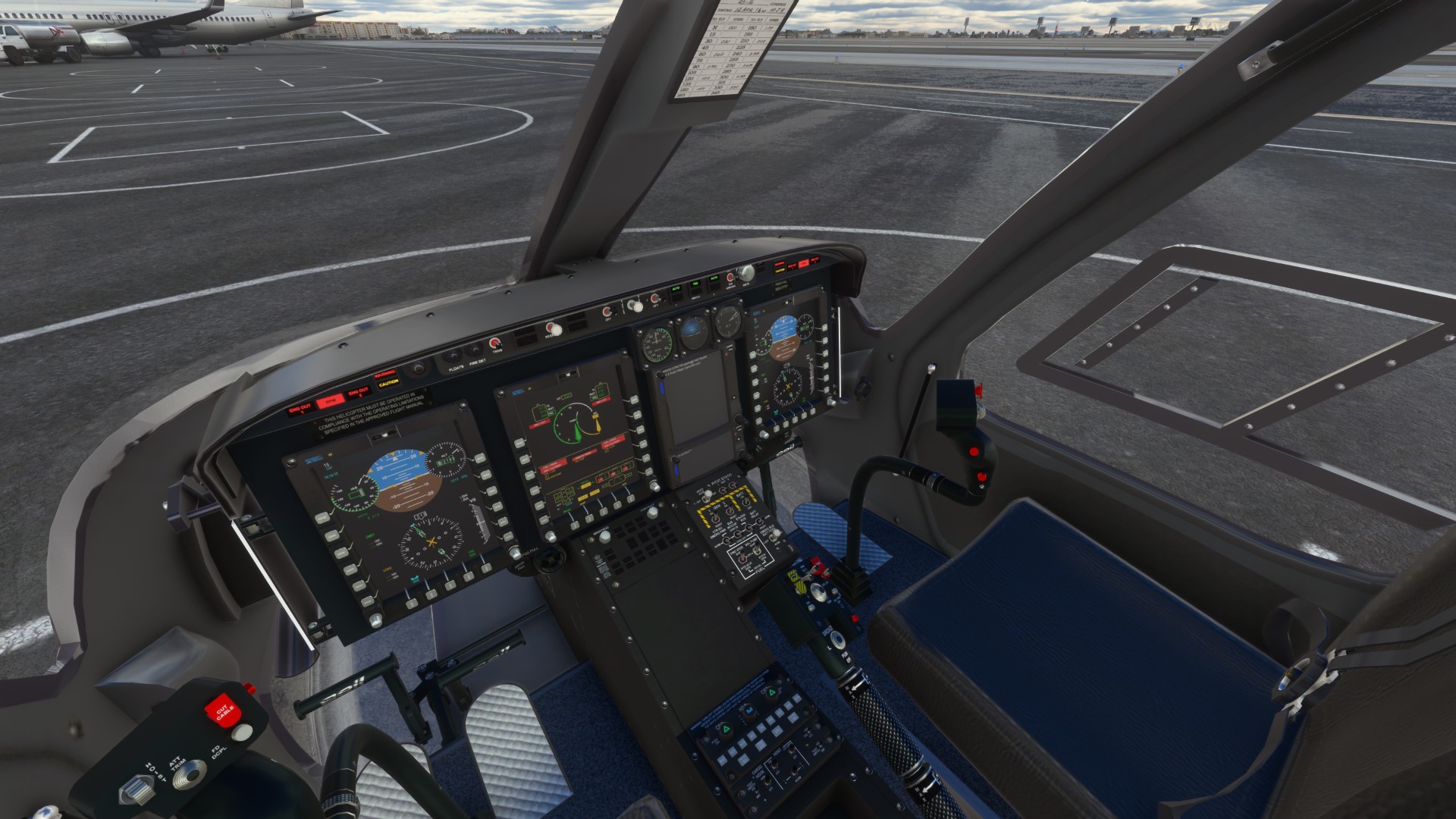Flip the FIRE DET test switch
Image resolution: width=1456 pixels, height=819 pixels.
(475, 350)
